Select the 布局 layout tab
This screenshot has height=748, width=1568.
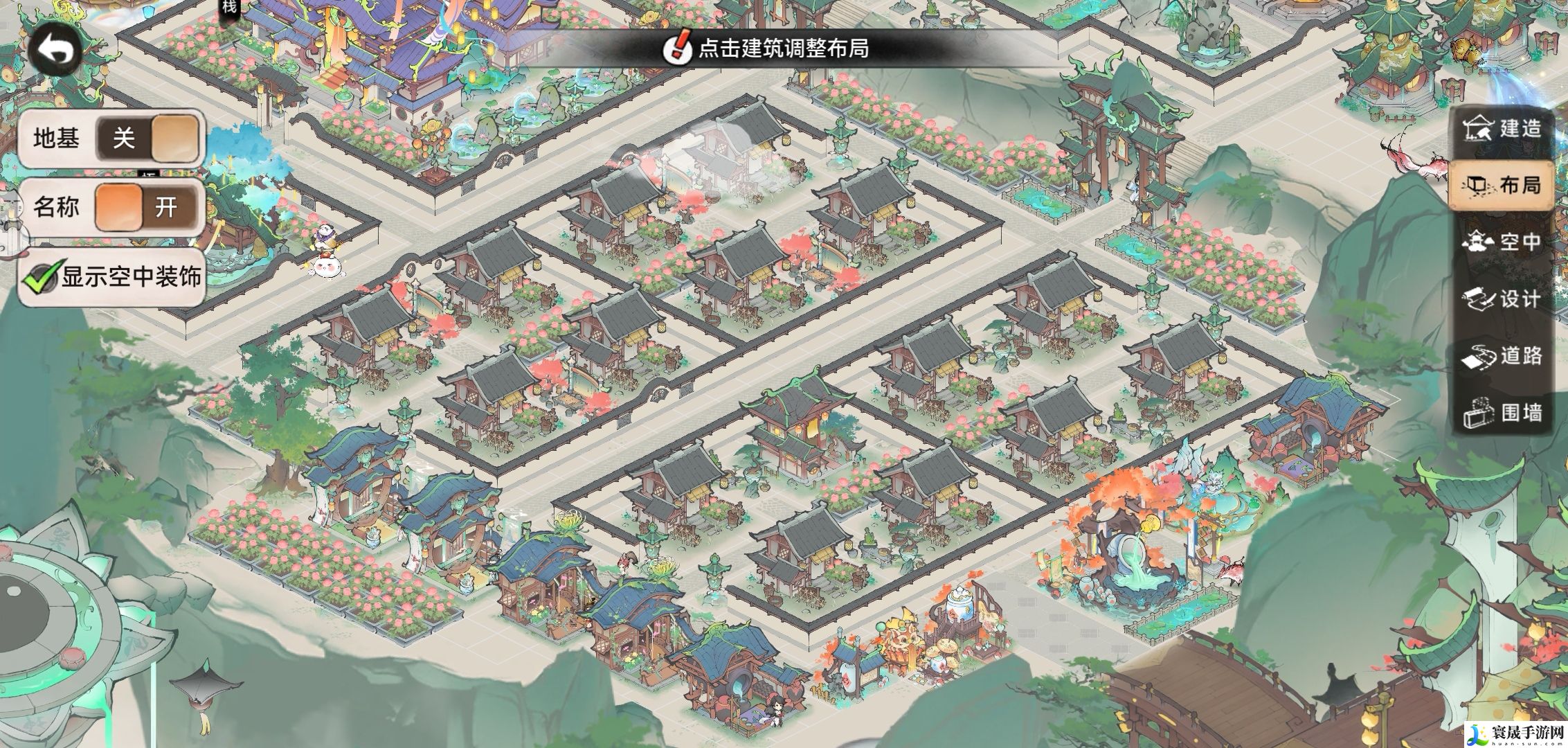point(1501,185)
